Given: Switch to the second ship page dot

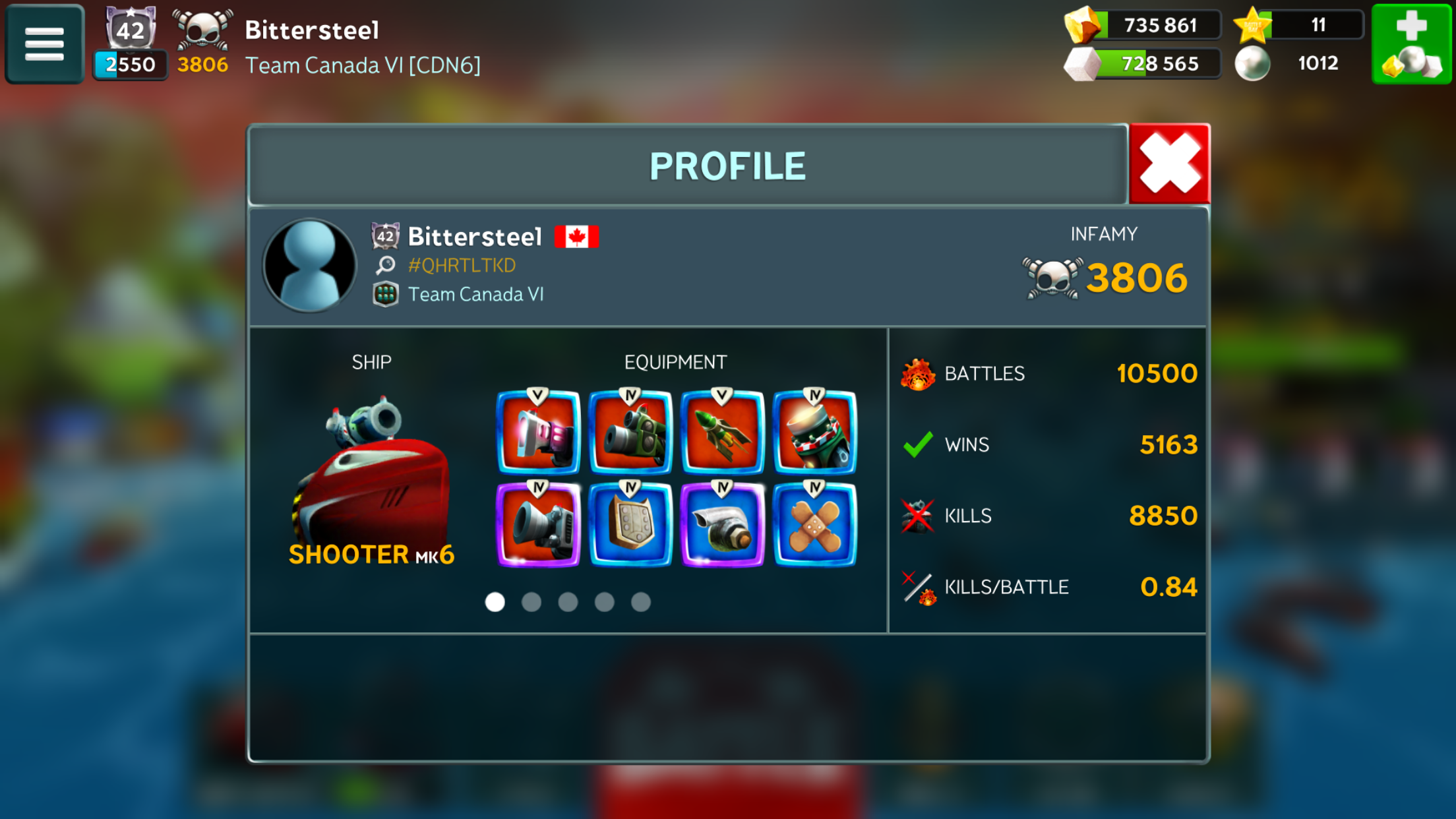Looking at the screenshot, I should (531, 602).
